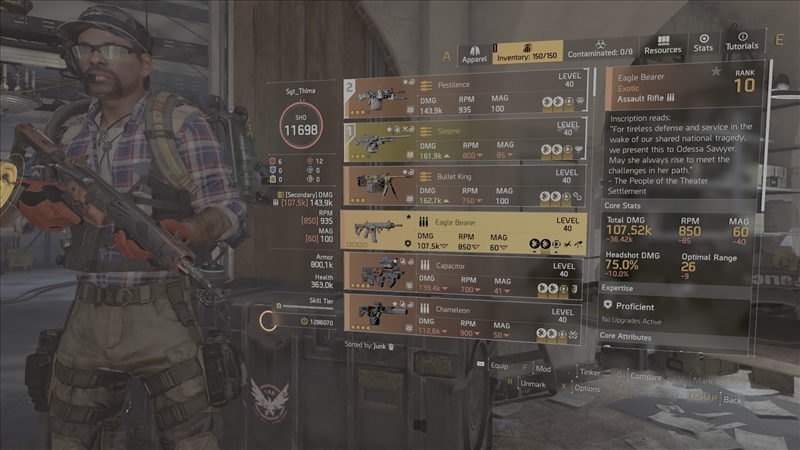
Task: Choose the Eagle Bearer assault rifle row
Action: click(x=464, y=230)
